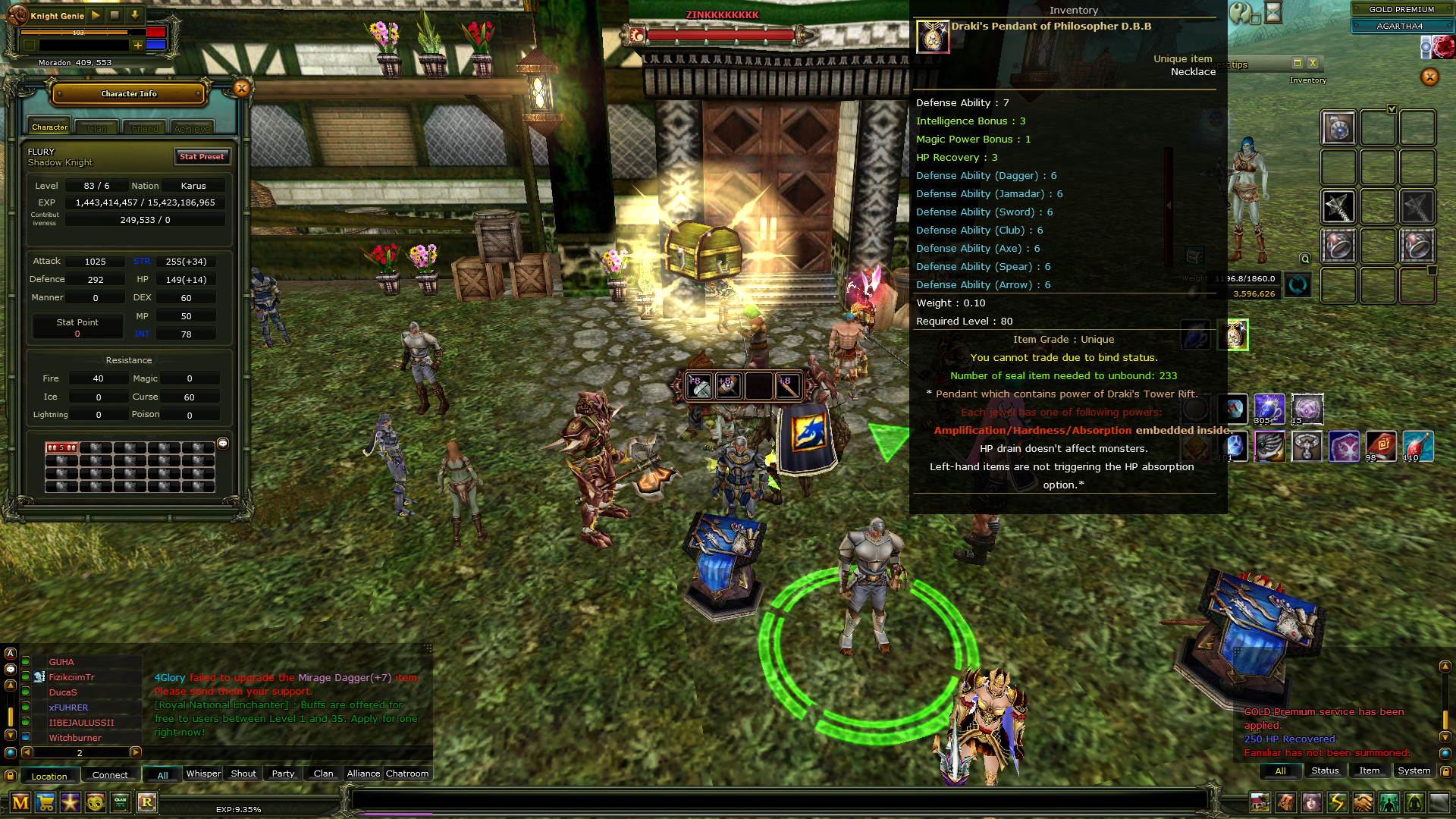
Task: Expand the chat page forward arrow
Action: 137,753
